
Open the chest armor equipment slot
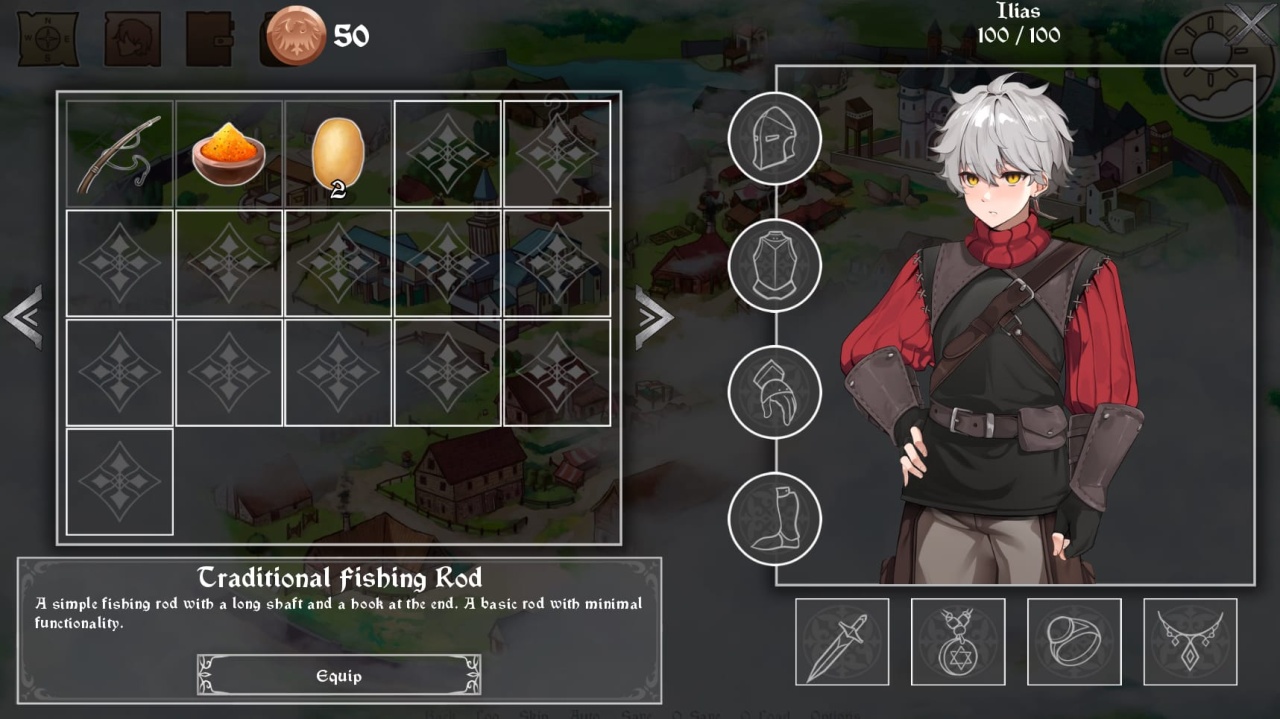pos(774,265)
